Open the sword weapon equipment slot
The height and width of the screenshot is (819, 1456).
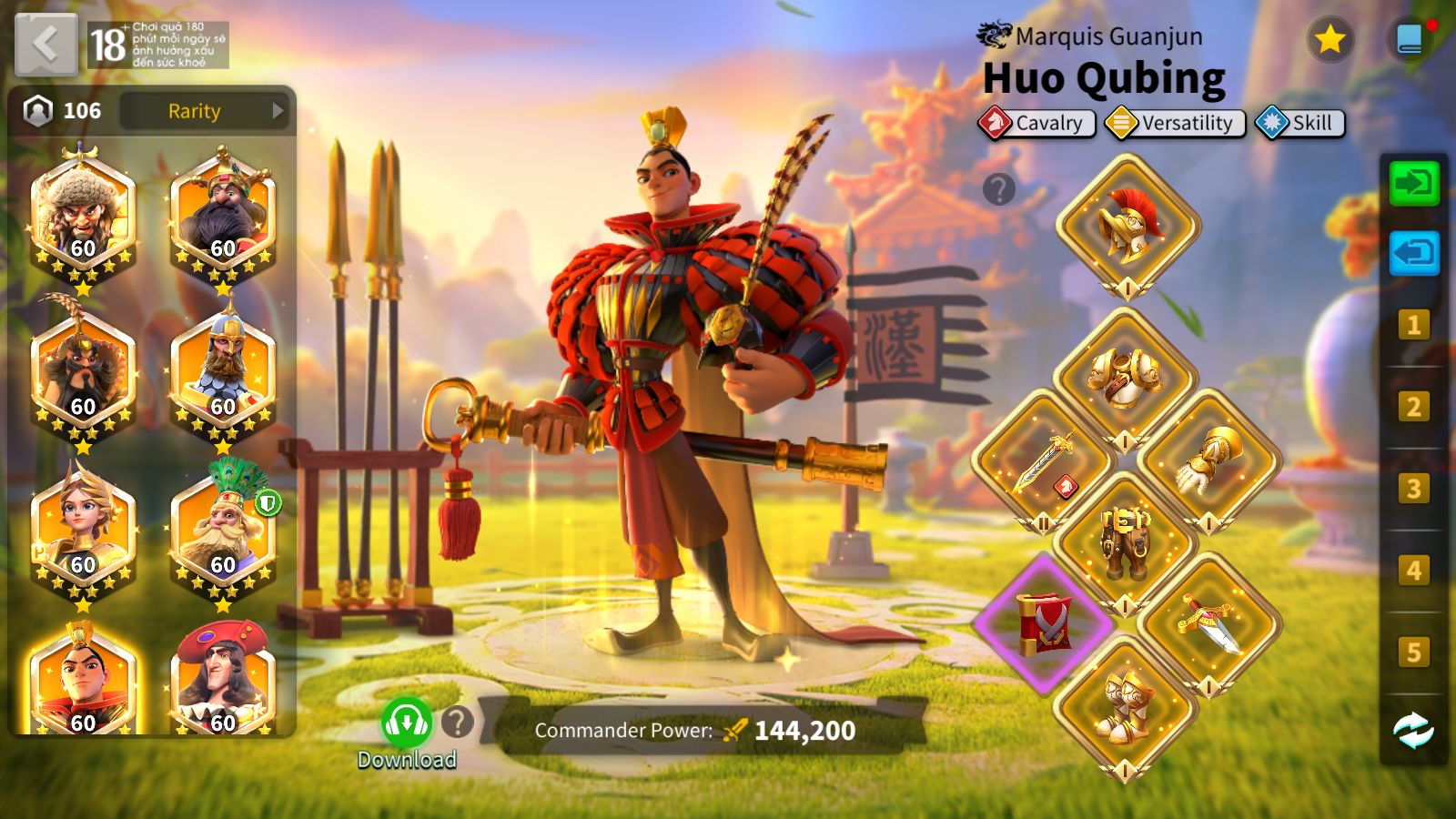[x=1044, y=460]
